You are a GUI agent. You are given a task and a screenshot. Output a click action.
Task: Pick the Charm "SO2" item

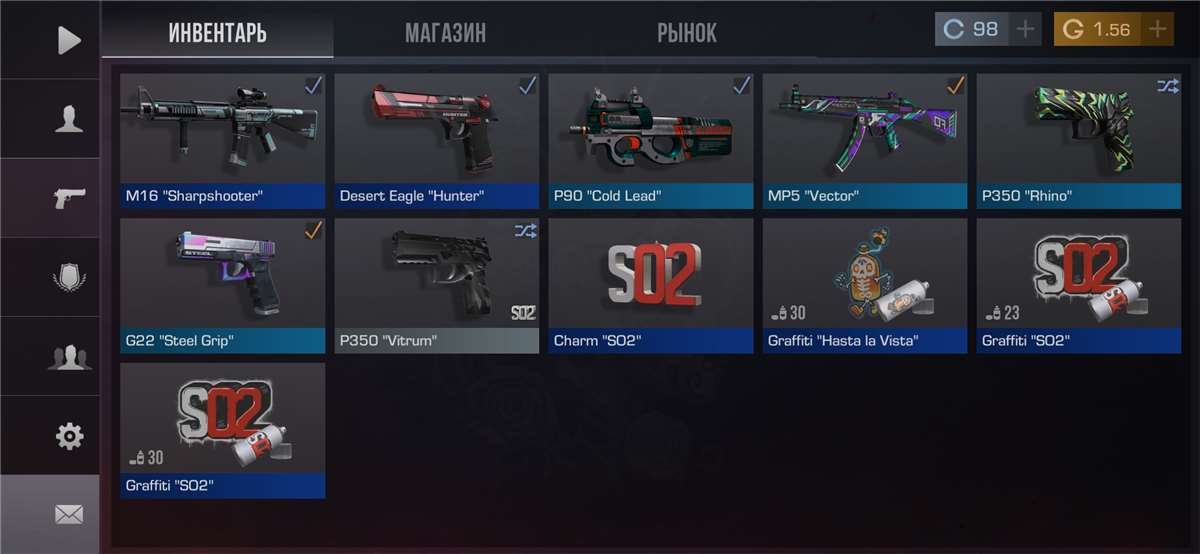click(650, 285)
